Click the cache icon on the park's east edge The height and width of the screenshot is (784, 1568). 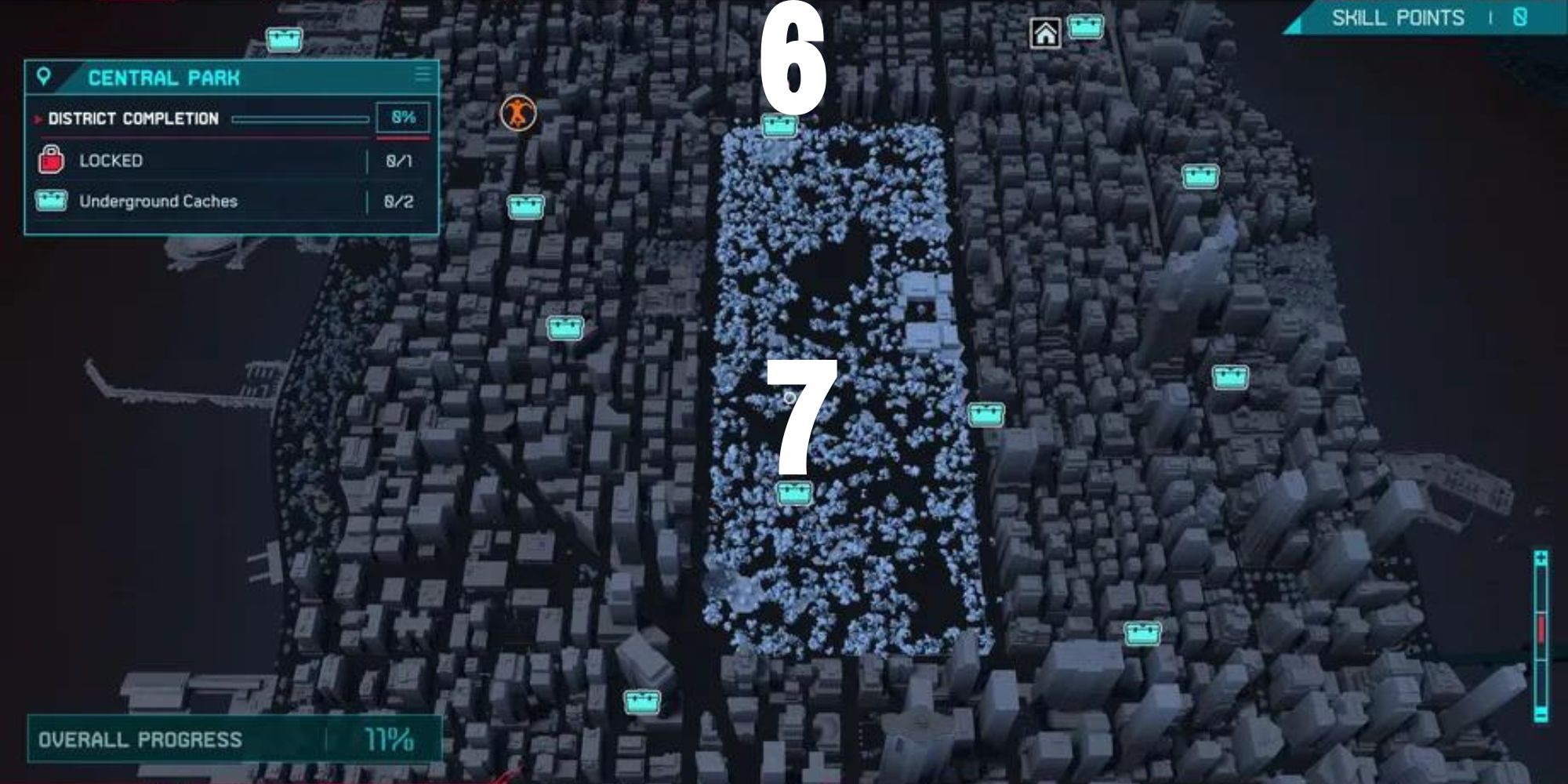(987, 416)
